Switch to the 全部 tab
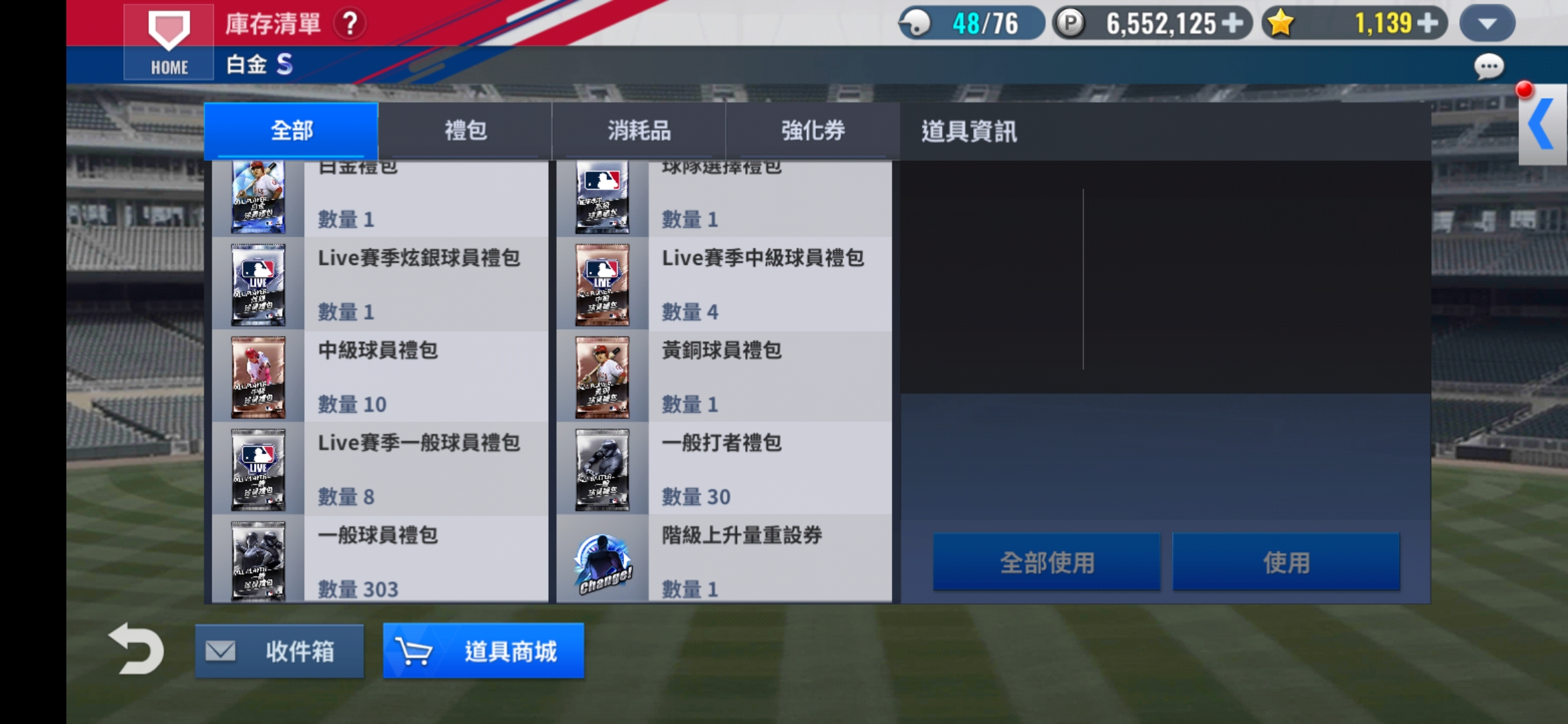The height and width of the screenshot is (724, 1568). point(291,130)
